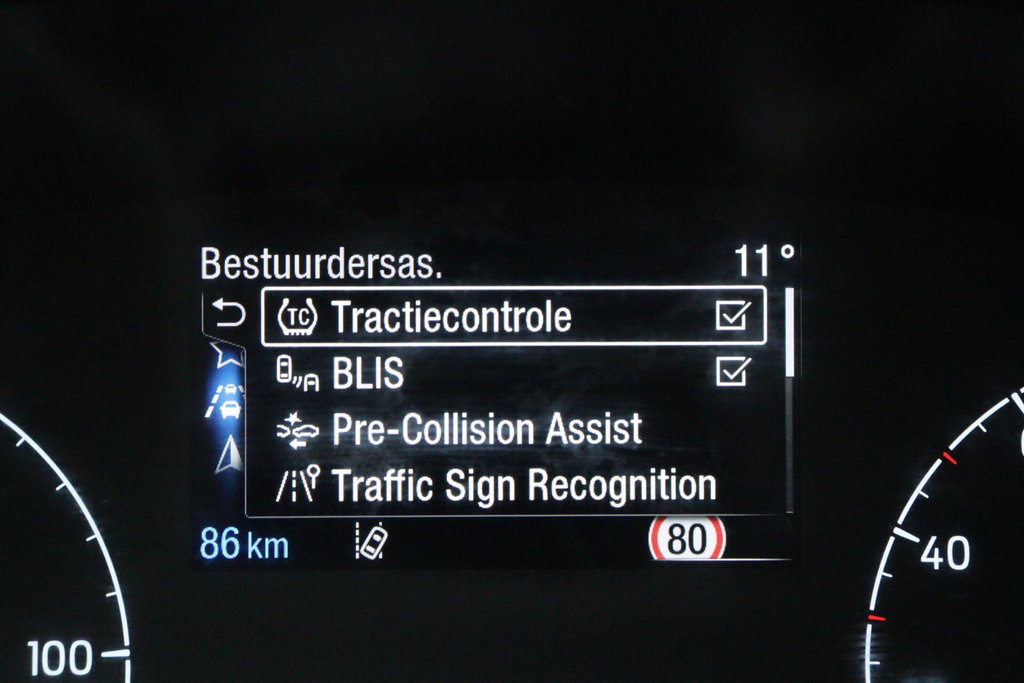Viewport: 1024px width, 683px height.
Task: Switch to the navigation arrow tab
Action: coord(229,455)
